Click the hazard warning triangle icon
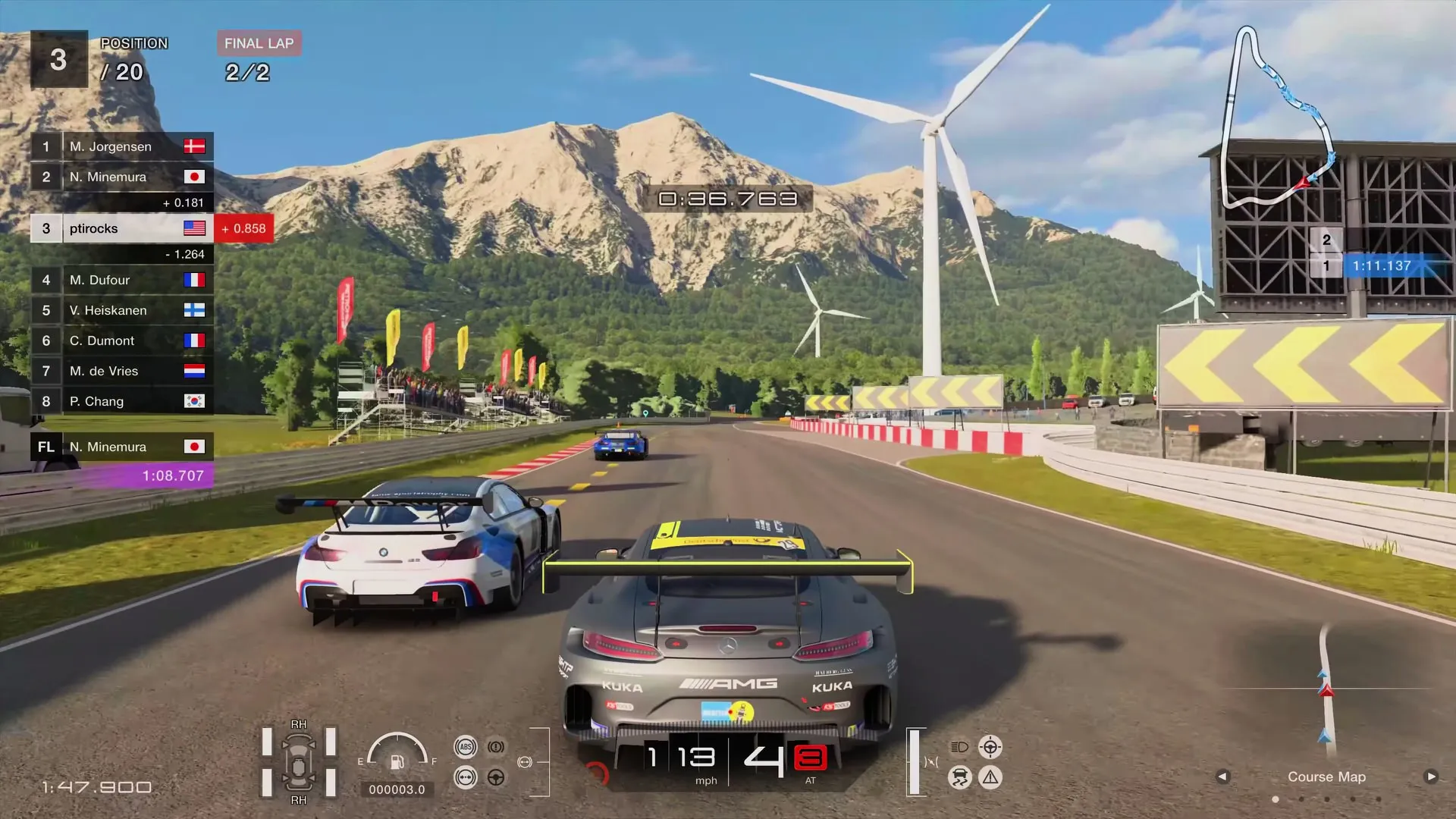This screenshot has height=819, width=1456. [990, 777]
